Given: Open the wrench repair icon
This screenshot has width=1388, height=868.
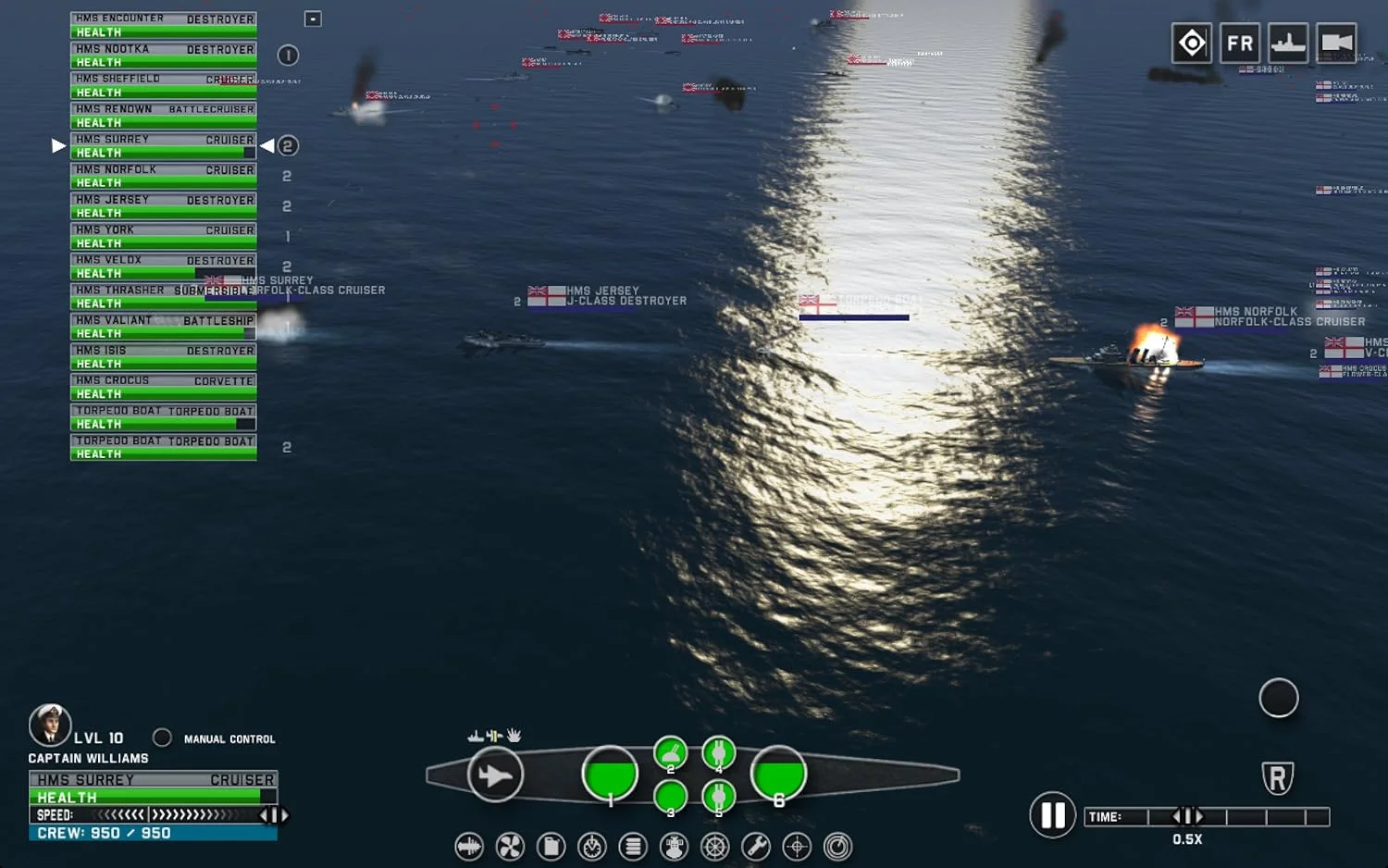Looking at the screenshot, I should pyautogui.click(x=756, y=847).
